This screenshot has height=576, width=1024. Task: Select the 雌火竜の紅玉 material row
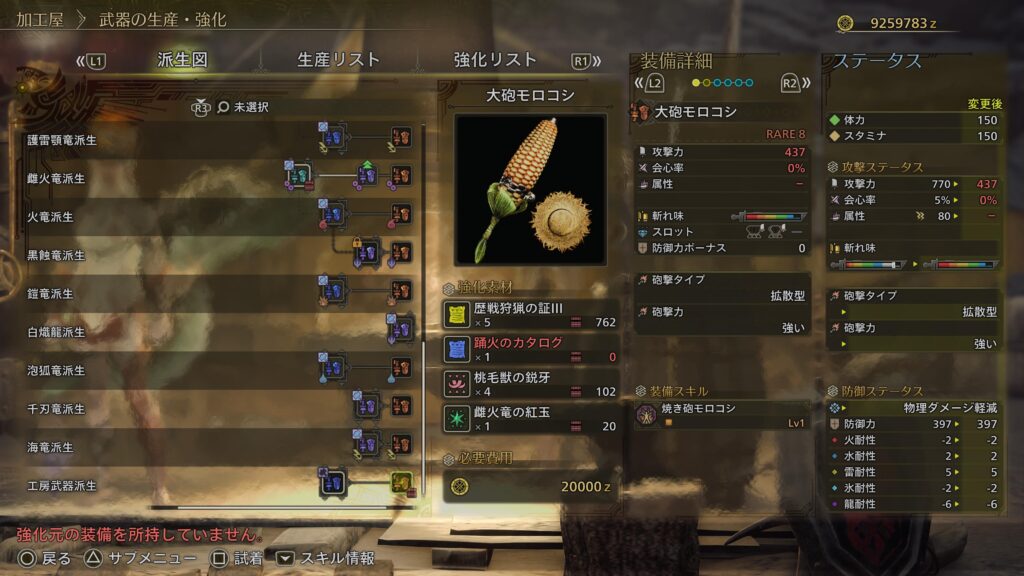pyautogui.click(x=530, y=418)
